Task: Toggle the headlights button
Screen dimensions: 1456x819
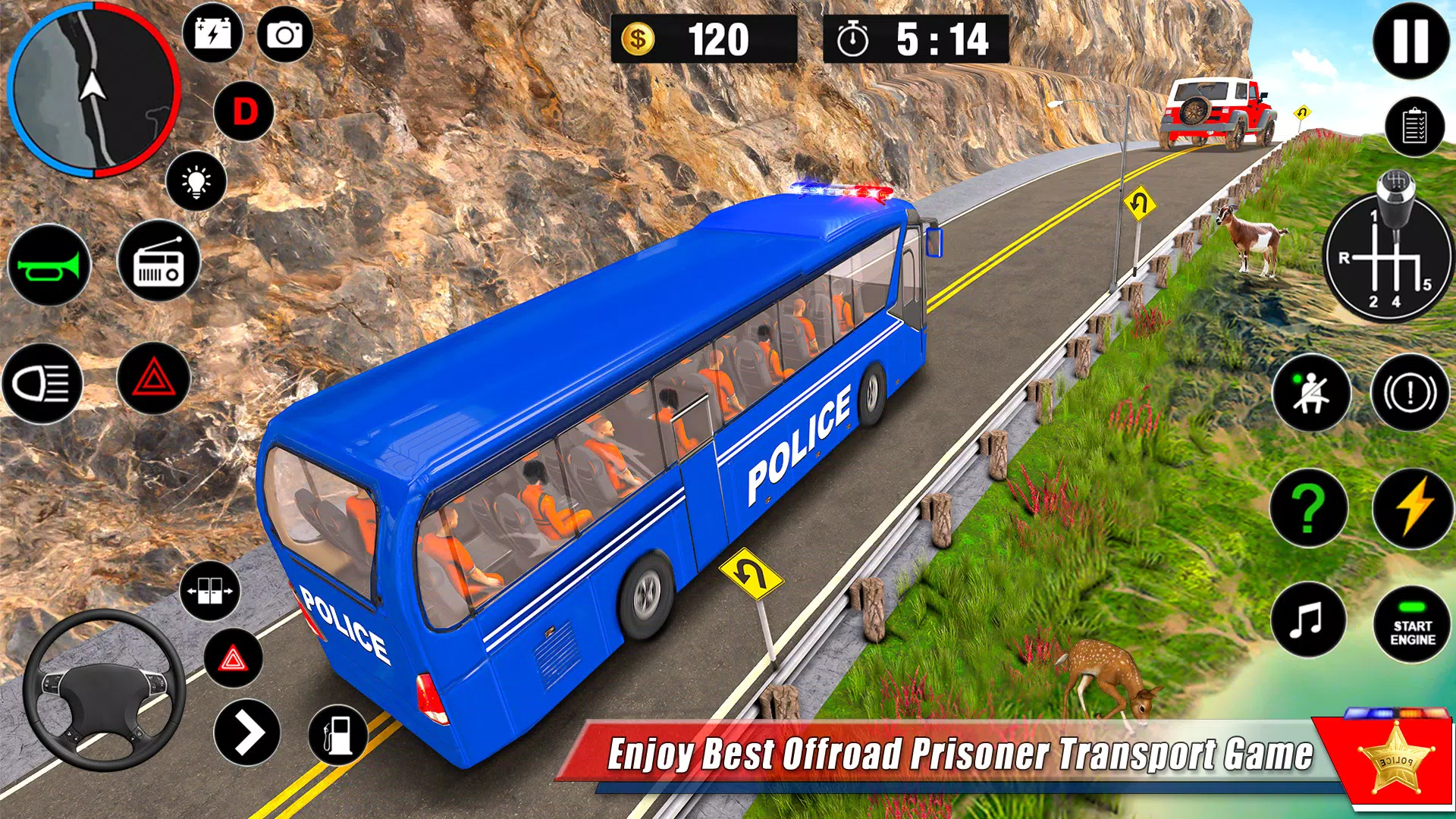Action: pyautogui.click(x=42, y=383)
